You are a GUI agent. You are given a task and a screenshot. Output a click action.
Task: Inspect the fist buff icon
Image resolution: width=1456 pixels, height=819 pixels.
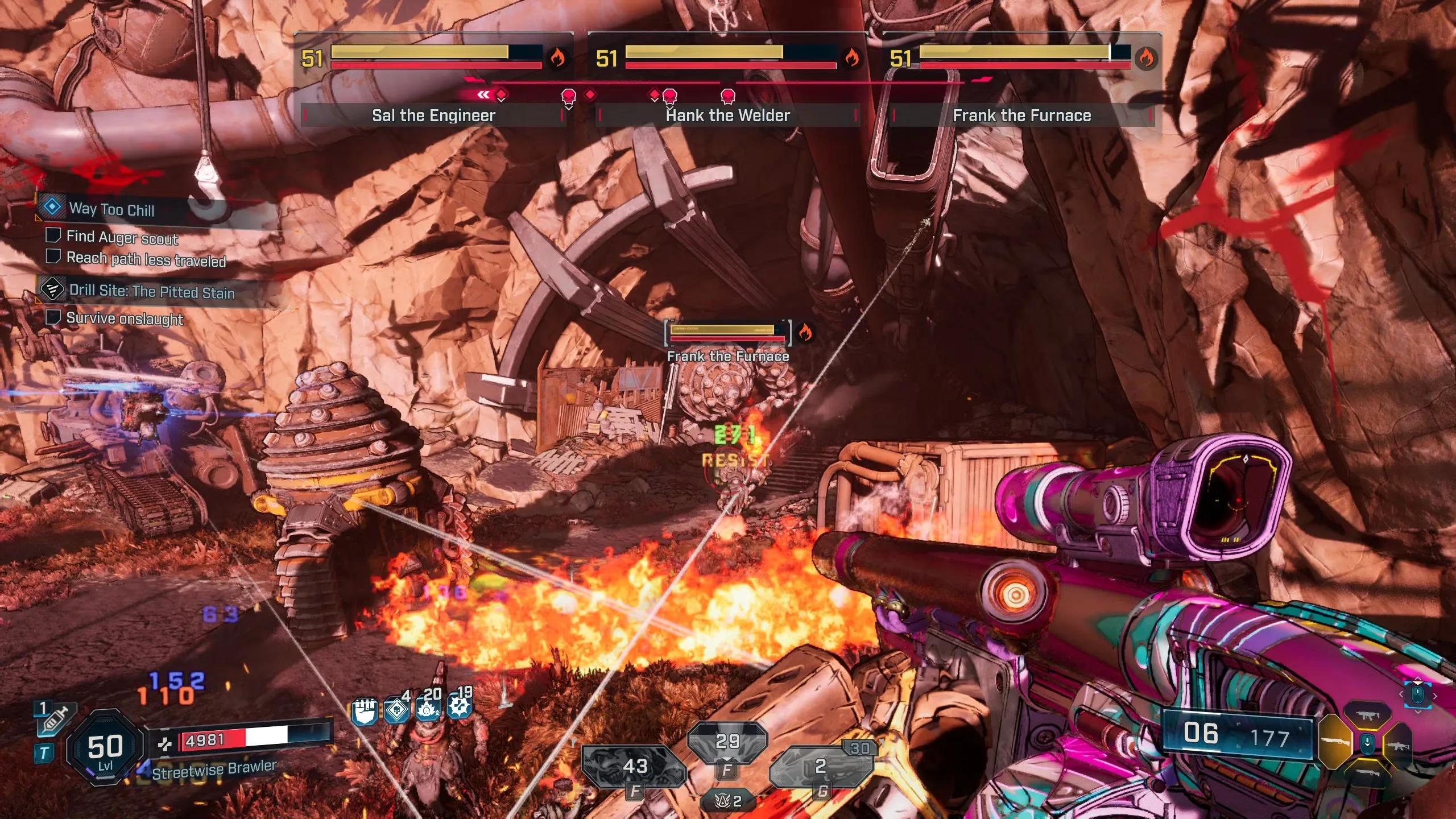point(364,712)
